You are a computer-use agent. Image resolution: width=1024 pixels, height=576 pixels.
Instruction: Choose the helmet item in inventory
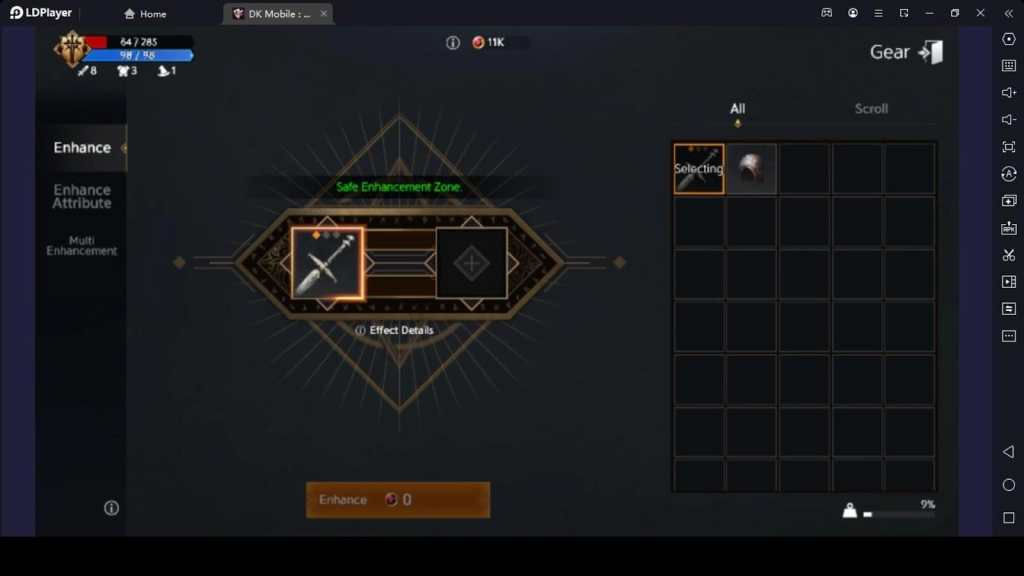[x=751, y=169]
